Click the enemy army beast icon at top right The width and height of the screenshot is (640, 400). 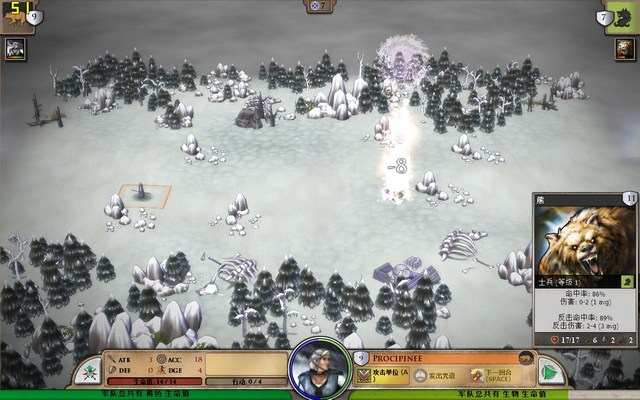[x=622, y=16]
